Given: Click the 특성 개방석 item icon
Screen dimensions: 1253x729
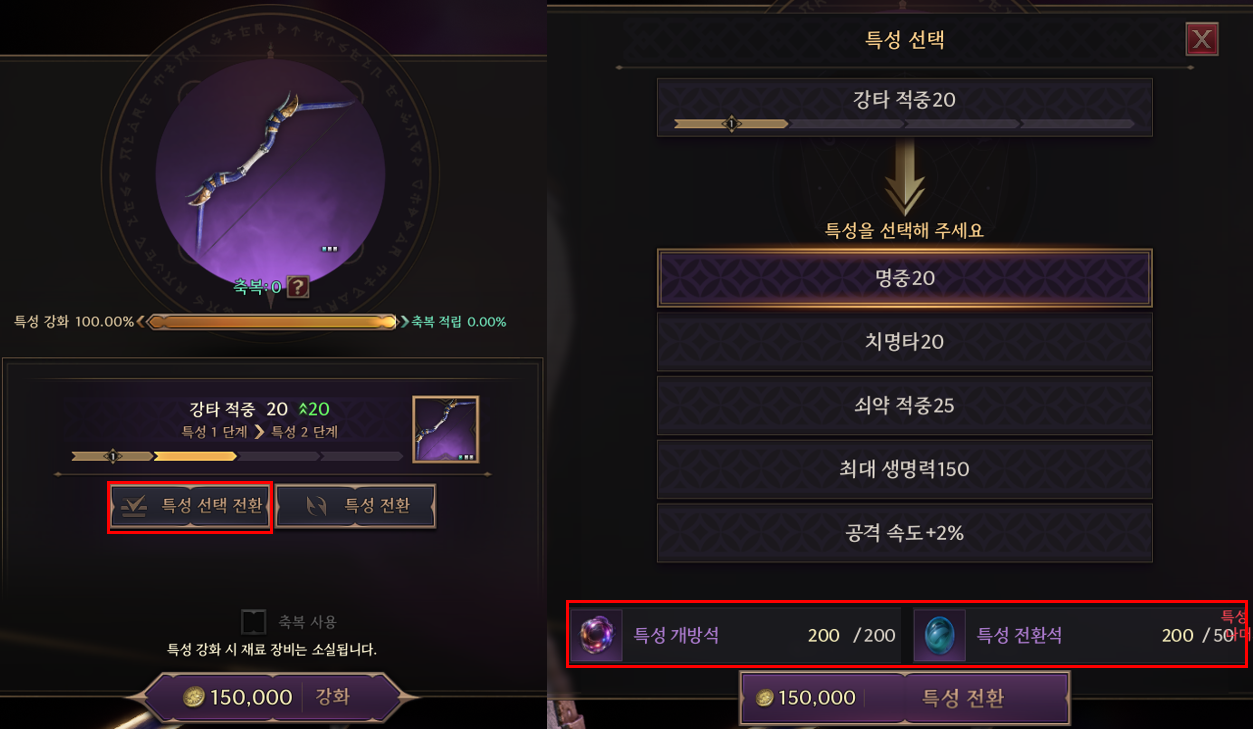Looking at the screenshot, I should coord(597,635).
